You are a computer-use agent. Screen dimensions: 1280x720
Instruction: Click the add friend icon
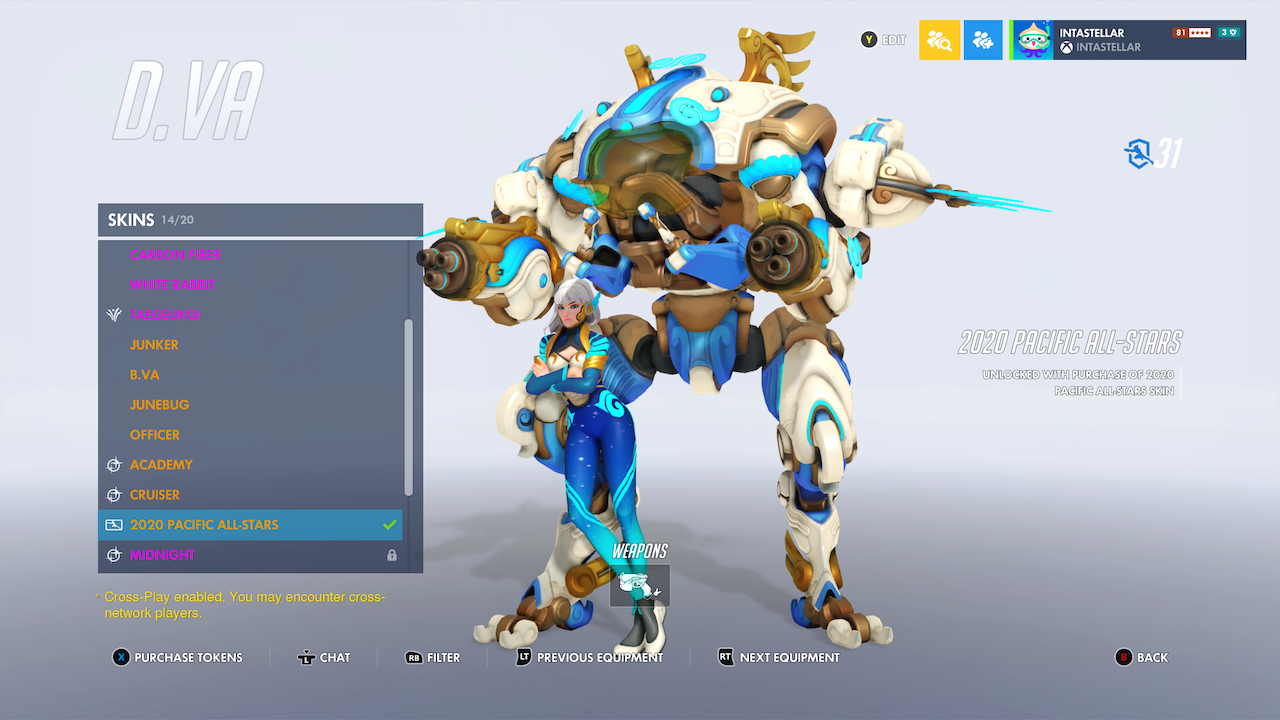[983, 39]
